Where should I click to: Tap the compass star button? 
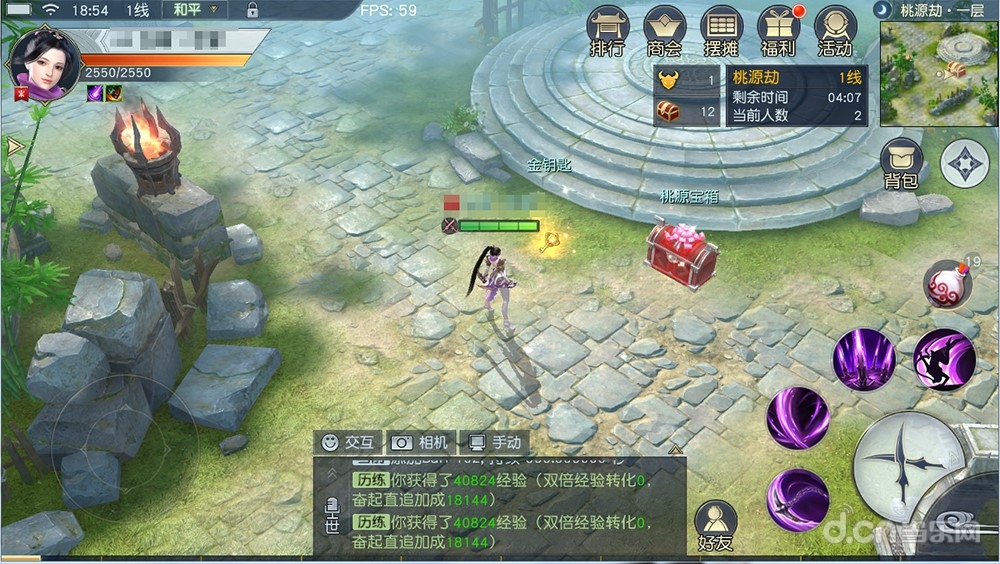(965, 164)
